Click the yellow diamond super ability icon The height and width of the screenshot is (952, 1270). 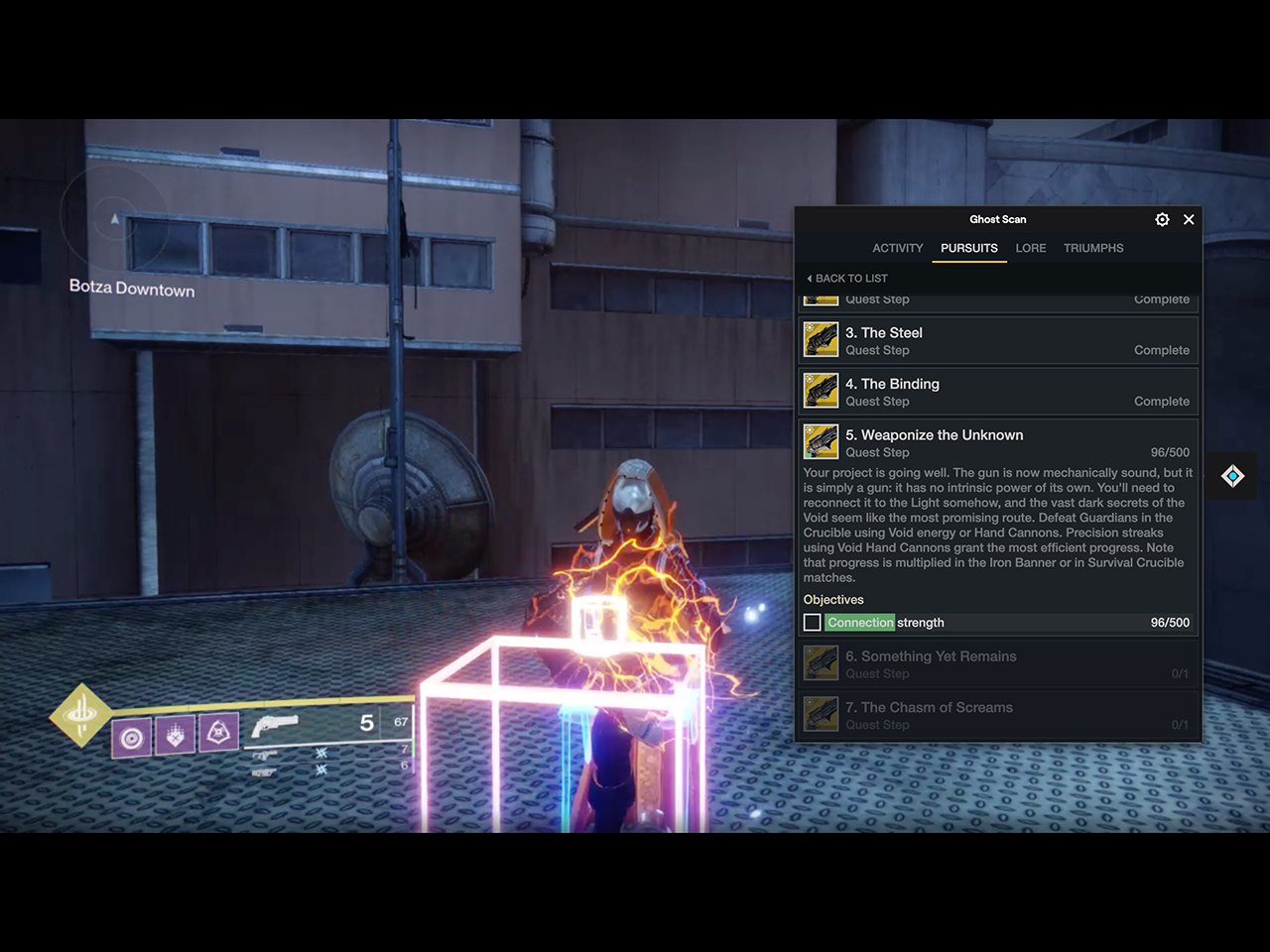[x=80, y=714]
